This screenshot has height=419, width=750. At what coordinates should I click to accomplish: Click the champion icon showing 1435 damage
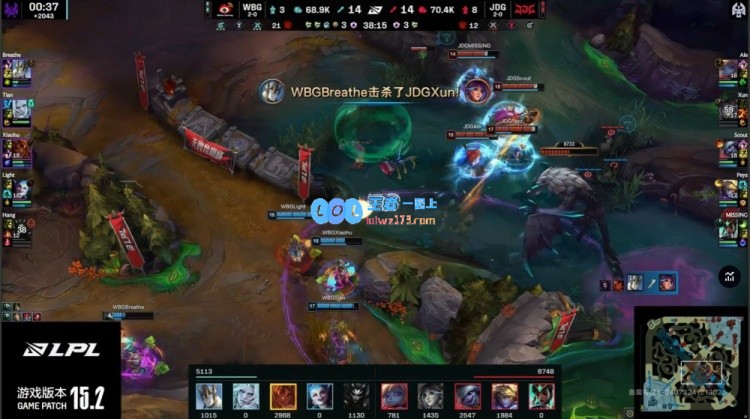click(x=430, y=395)
